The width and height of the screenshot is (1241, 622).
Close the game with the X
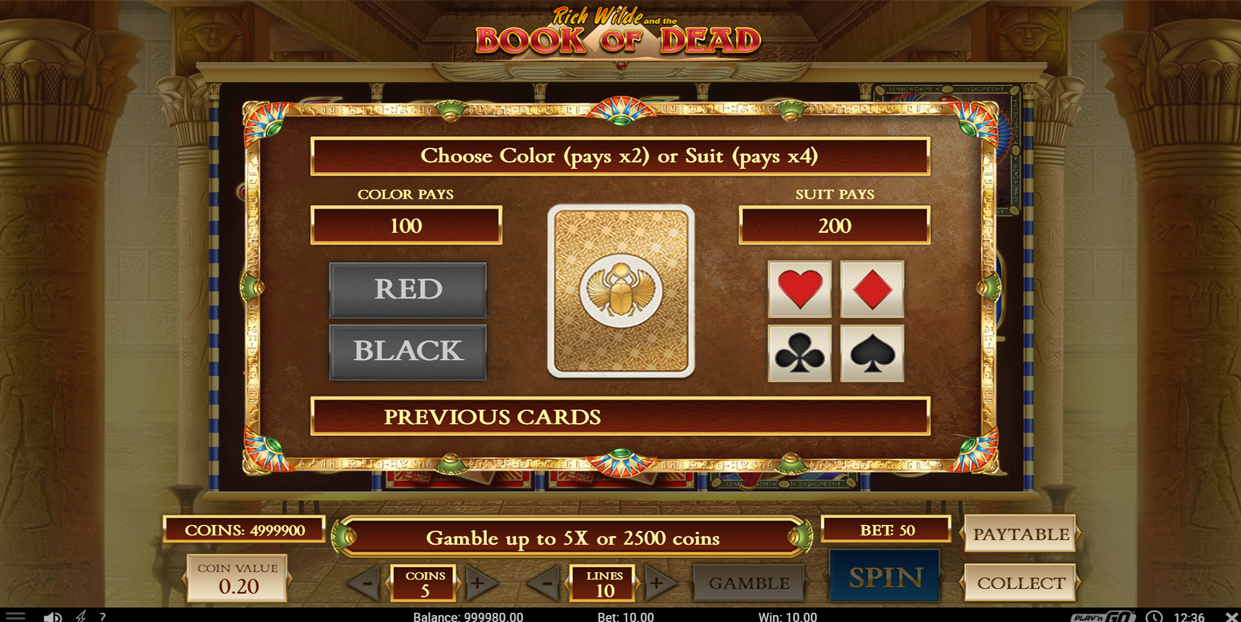click(1231, 616)
